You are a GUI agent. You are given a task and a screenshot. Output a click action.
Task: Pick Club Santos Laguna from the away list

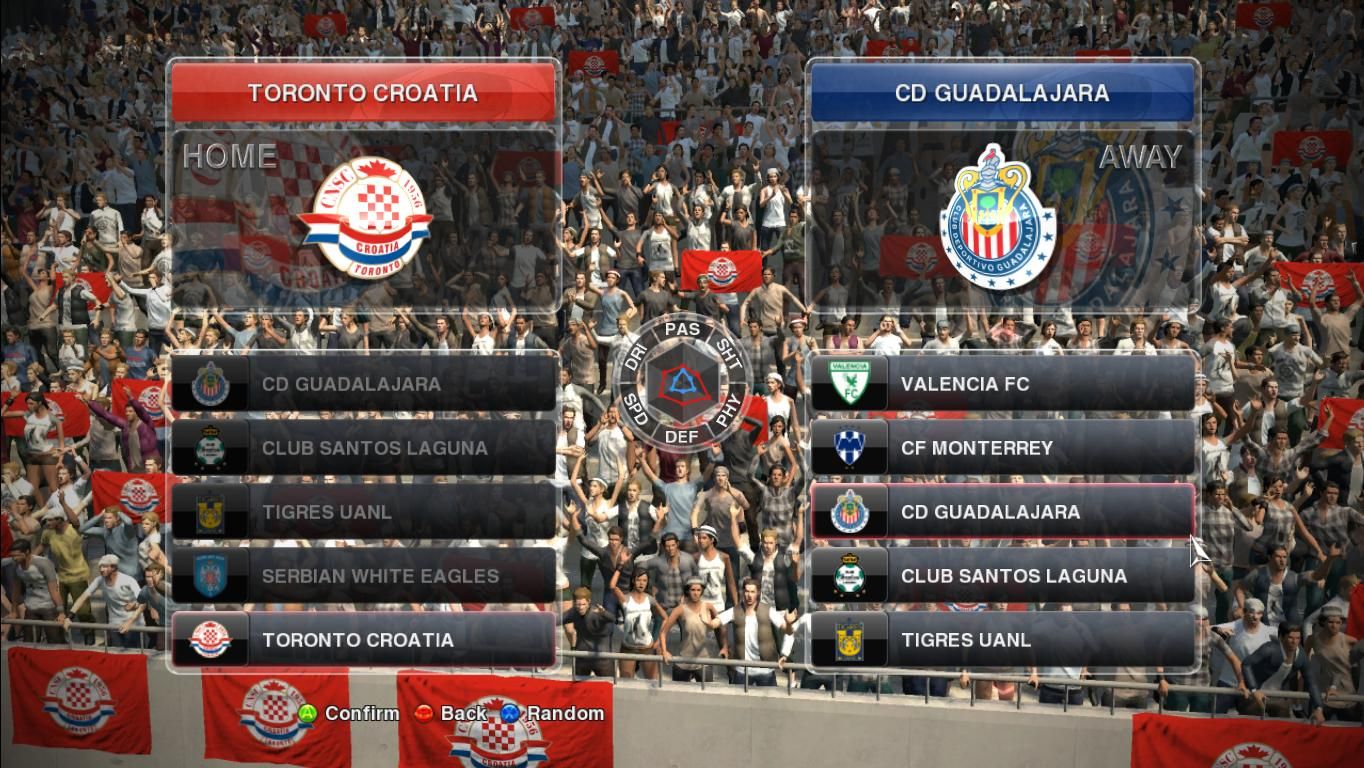(1002, 576)
